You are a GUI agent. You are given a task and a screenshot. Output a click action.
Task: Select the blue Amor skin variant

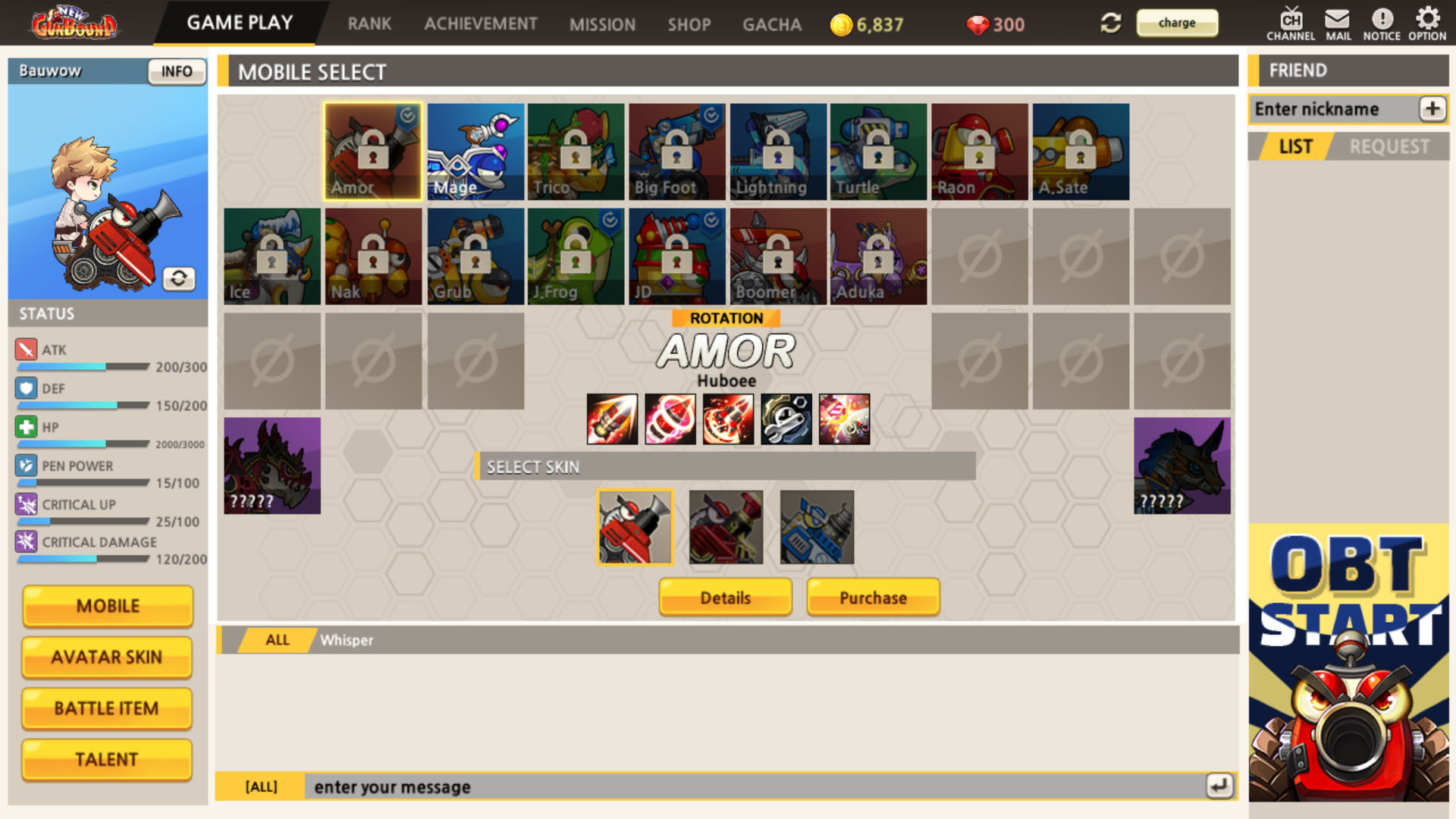tap(816, 526)
